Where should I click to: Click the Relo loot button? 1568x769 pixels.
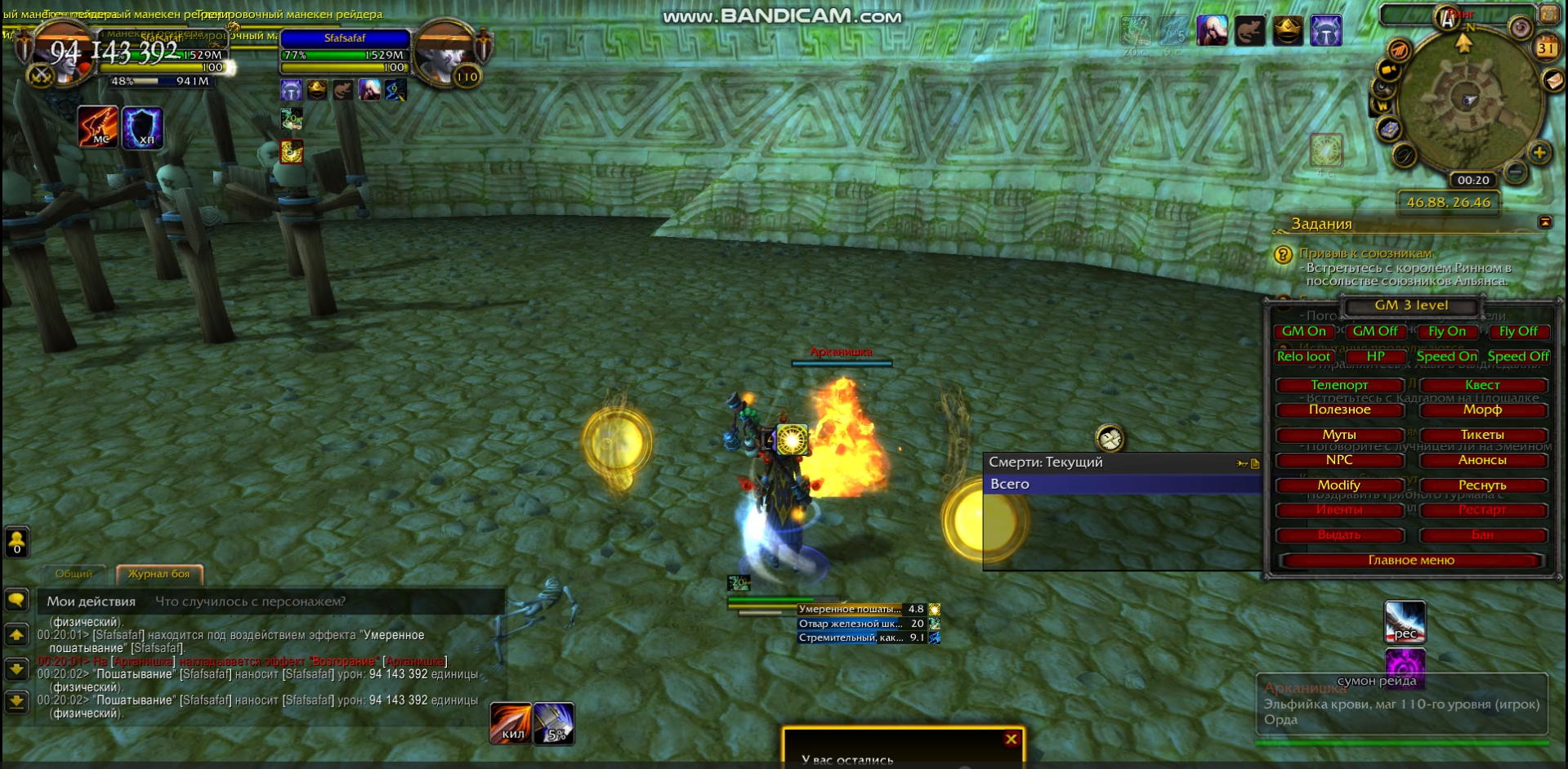1303,356
